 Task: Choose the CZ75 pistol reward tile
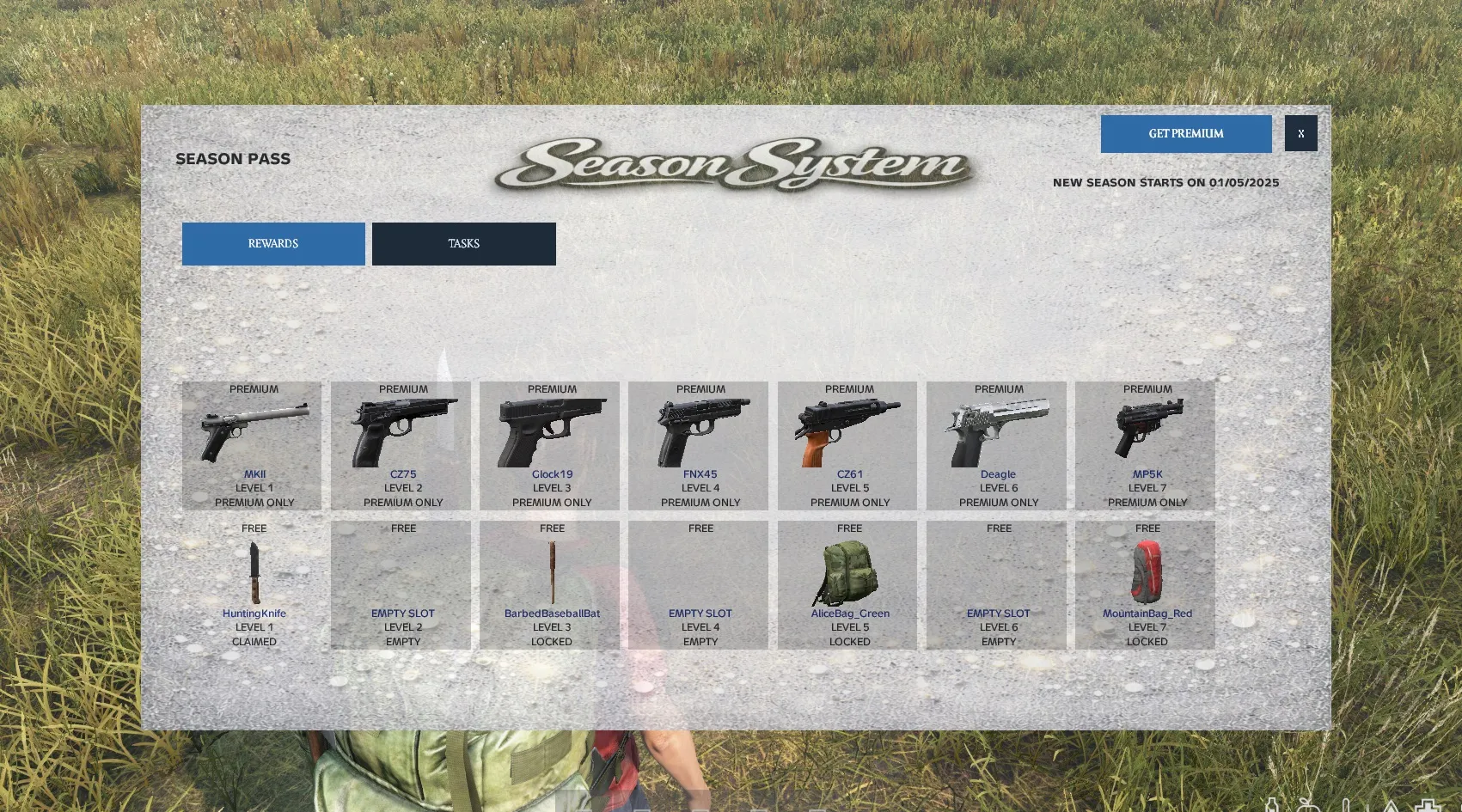point(401,445)
